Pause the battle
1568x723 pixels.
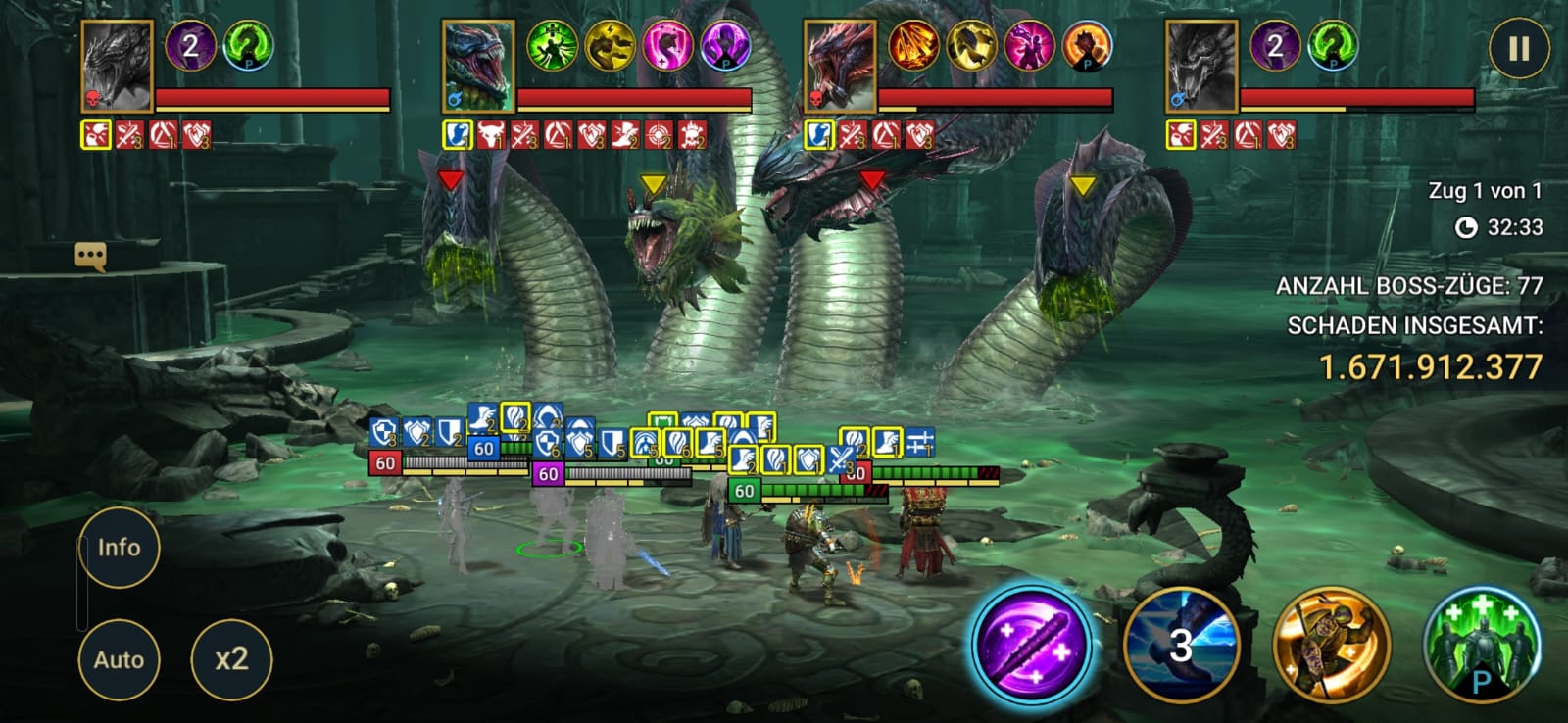1518,48
